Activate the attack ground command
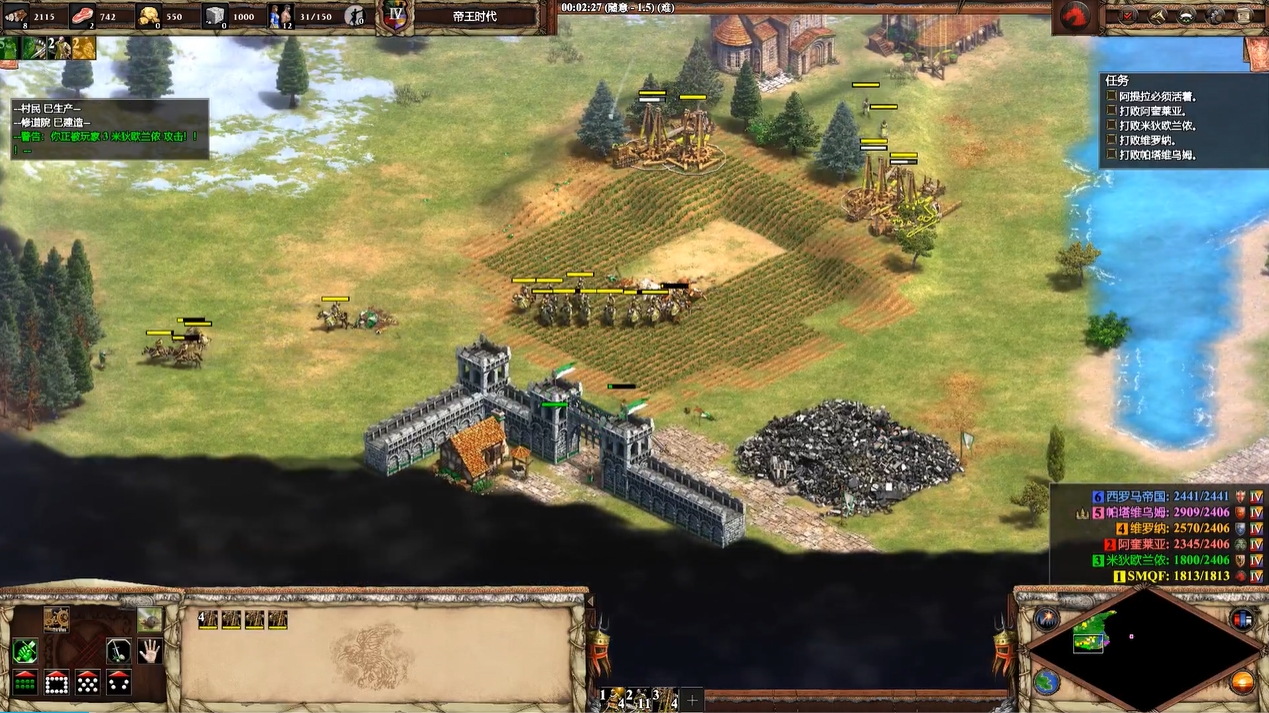The width and height of the screenshot is (1269, 713). 150,620
